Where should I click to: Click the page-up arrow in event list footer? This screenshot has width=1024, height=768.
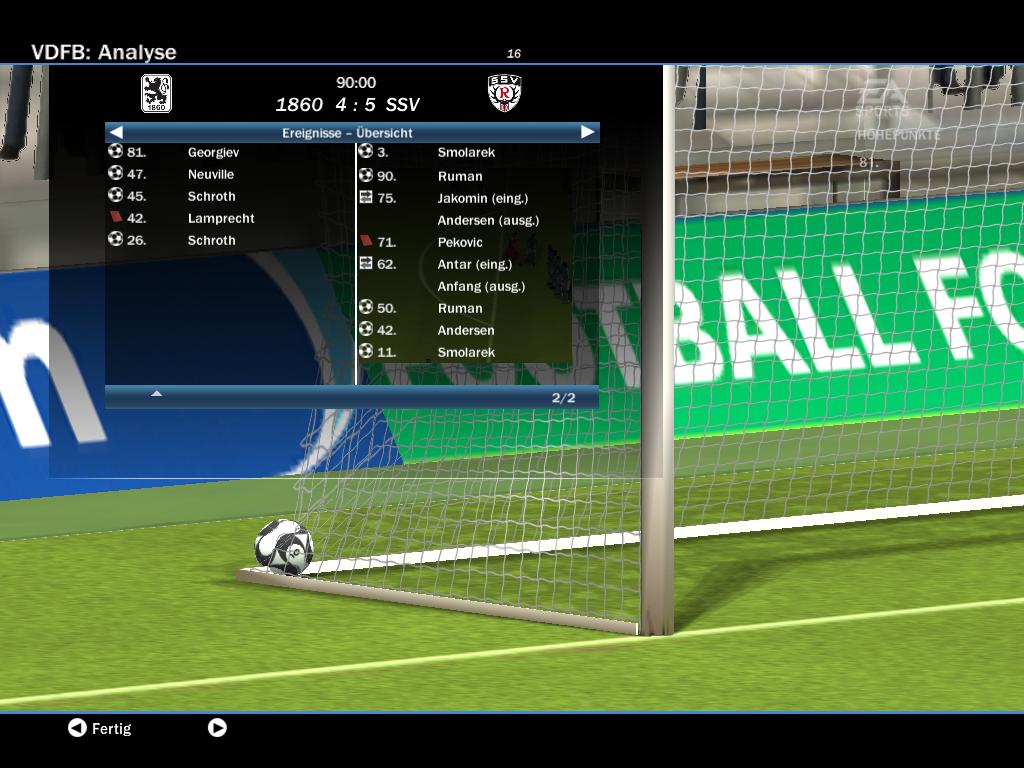click(156, 394)
